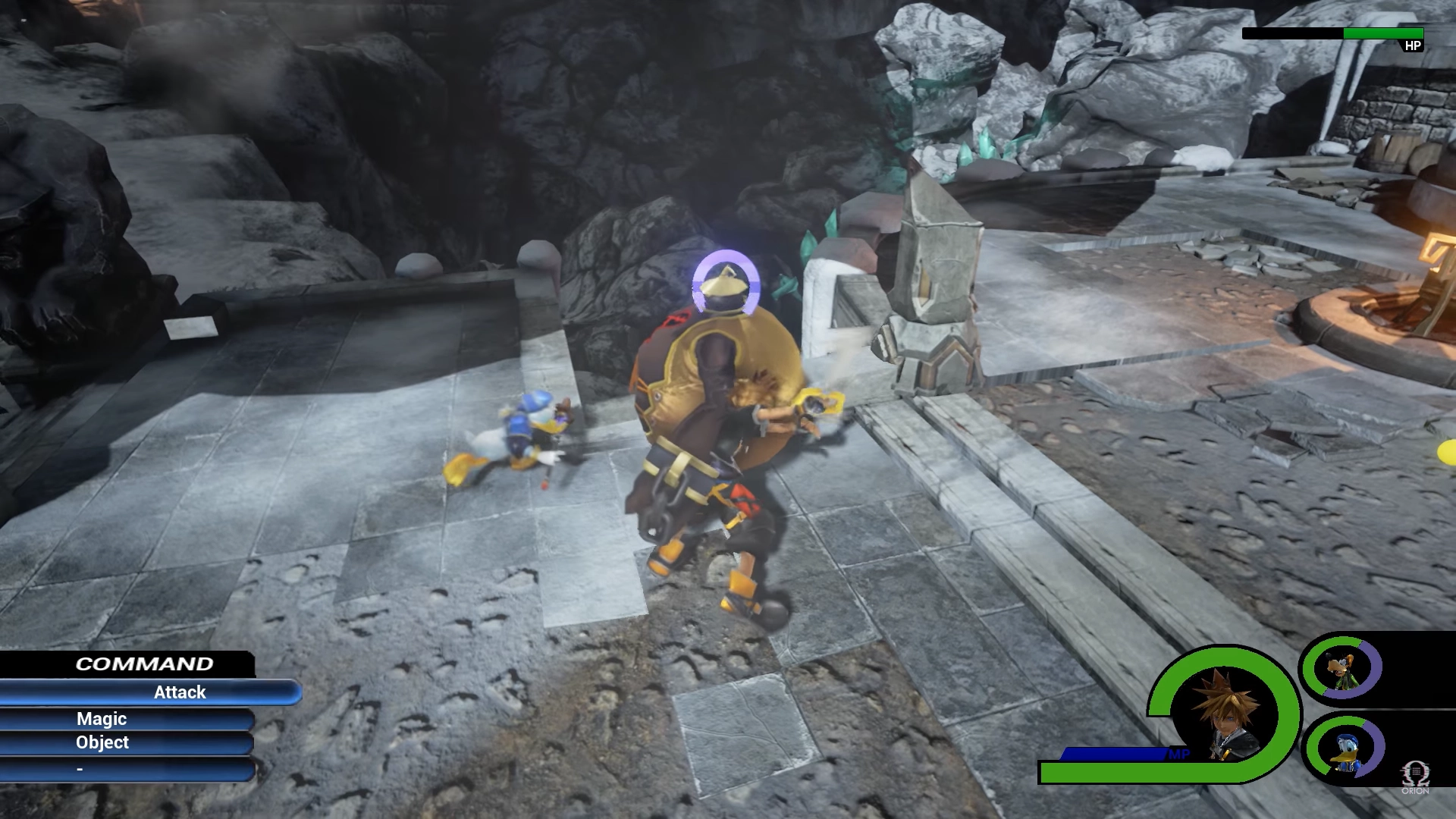Open the Object command menu
1456x819 pixels.
(x=101, y=743)
